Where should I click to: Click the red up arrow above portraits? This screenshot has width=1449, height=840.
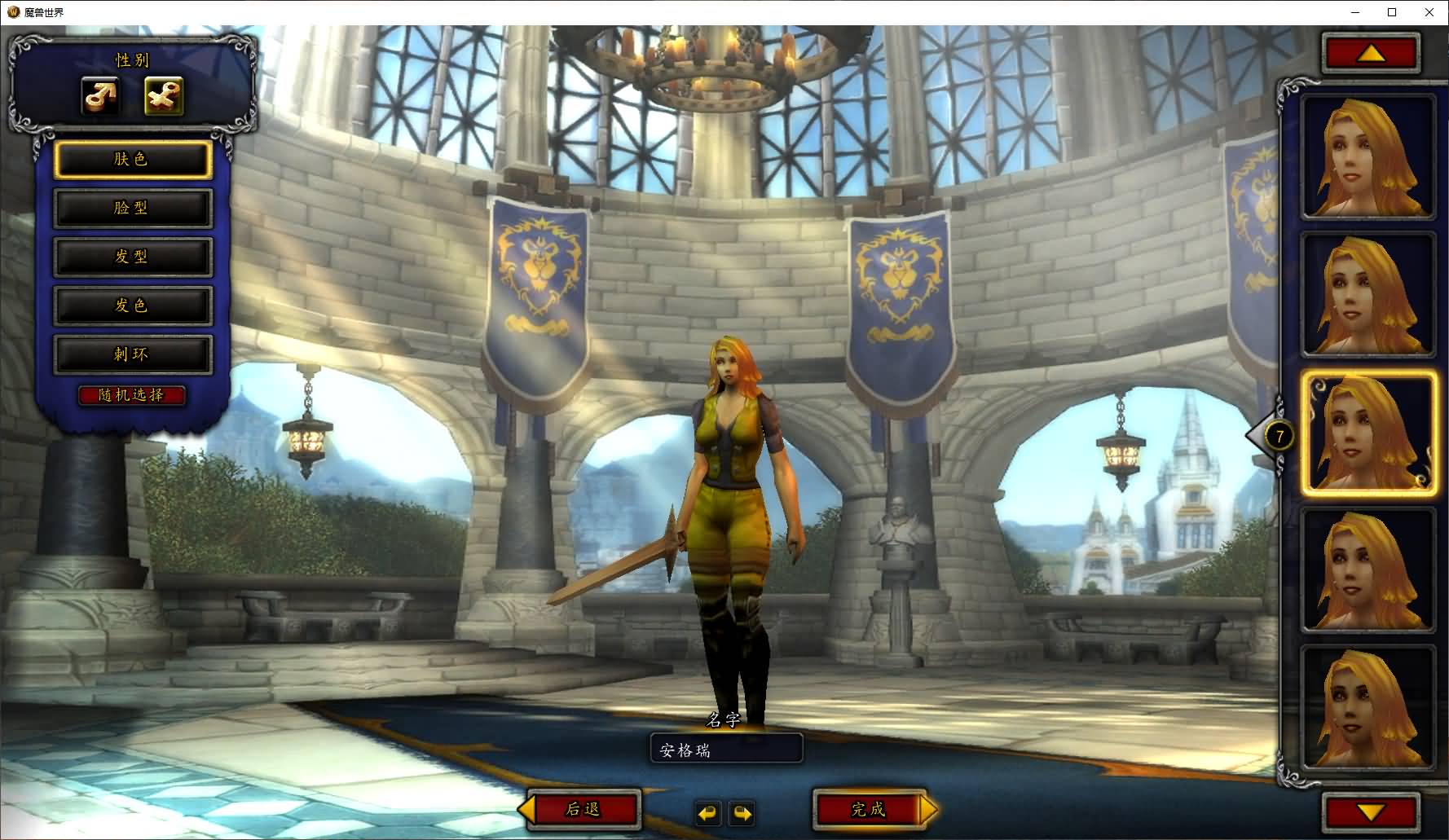(x=1371, y=54)
